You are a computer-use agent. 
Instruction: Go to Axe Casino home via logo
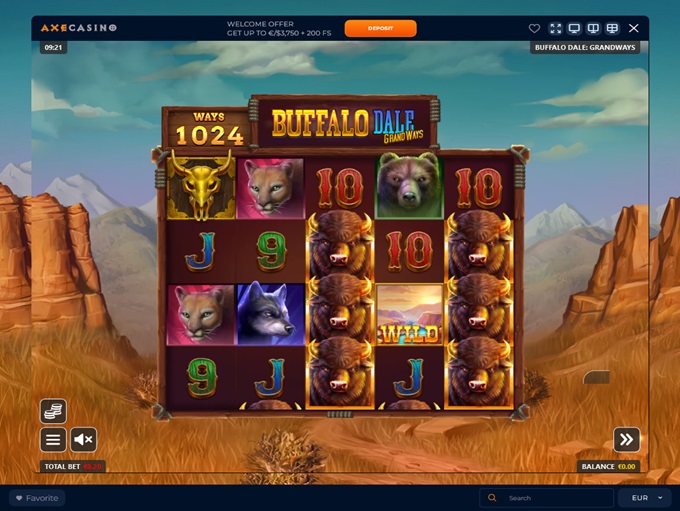pos(78,28)
